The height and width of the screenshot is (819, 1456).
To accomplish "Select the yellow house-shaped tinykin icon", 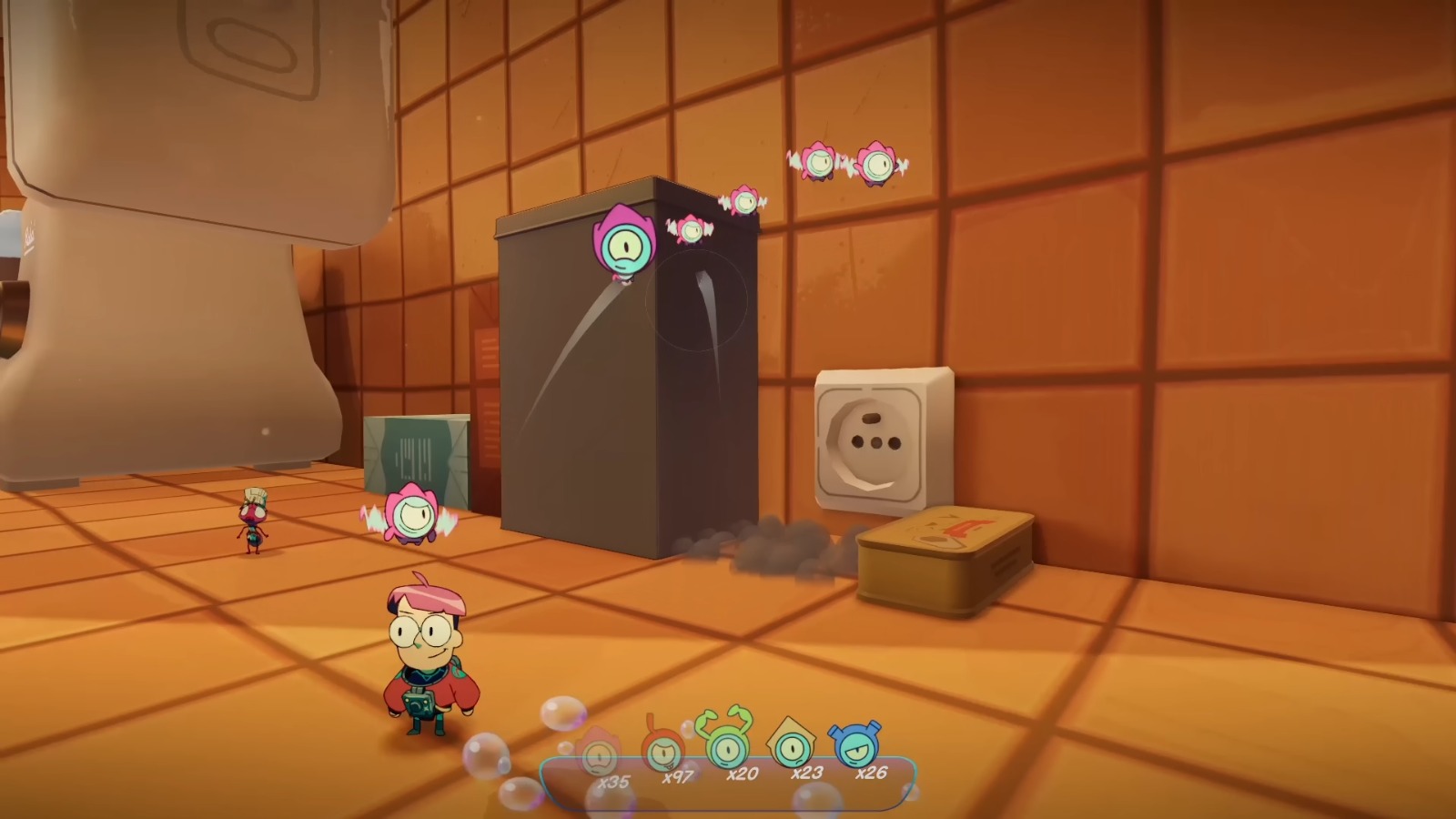I will point(794,748).
